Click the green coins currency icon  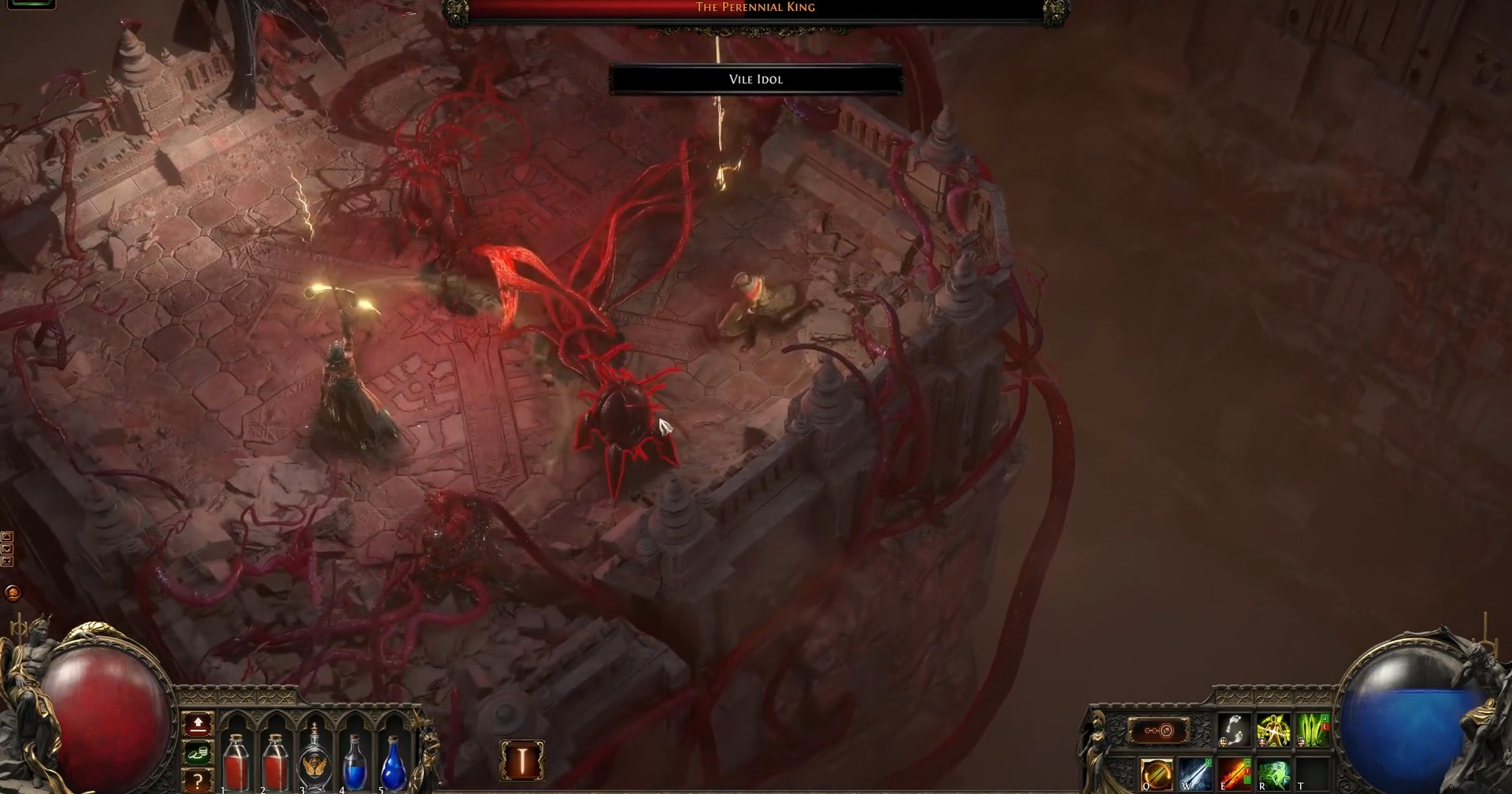[198, 754]
